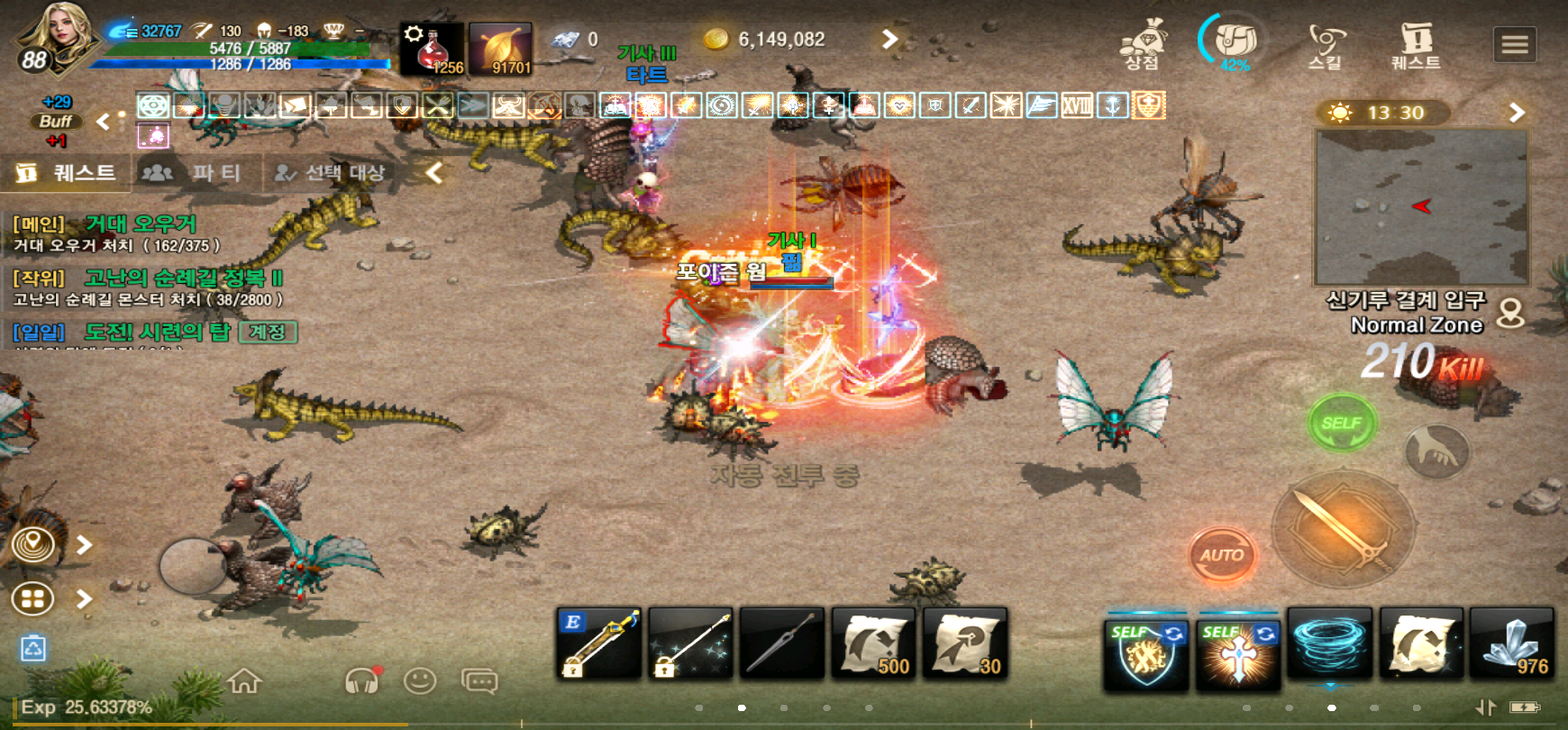Use the crystal item with 976 count
The image size is (1568, 730).
[x=1511, y=643]
